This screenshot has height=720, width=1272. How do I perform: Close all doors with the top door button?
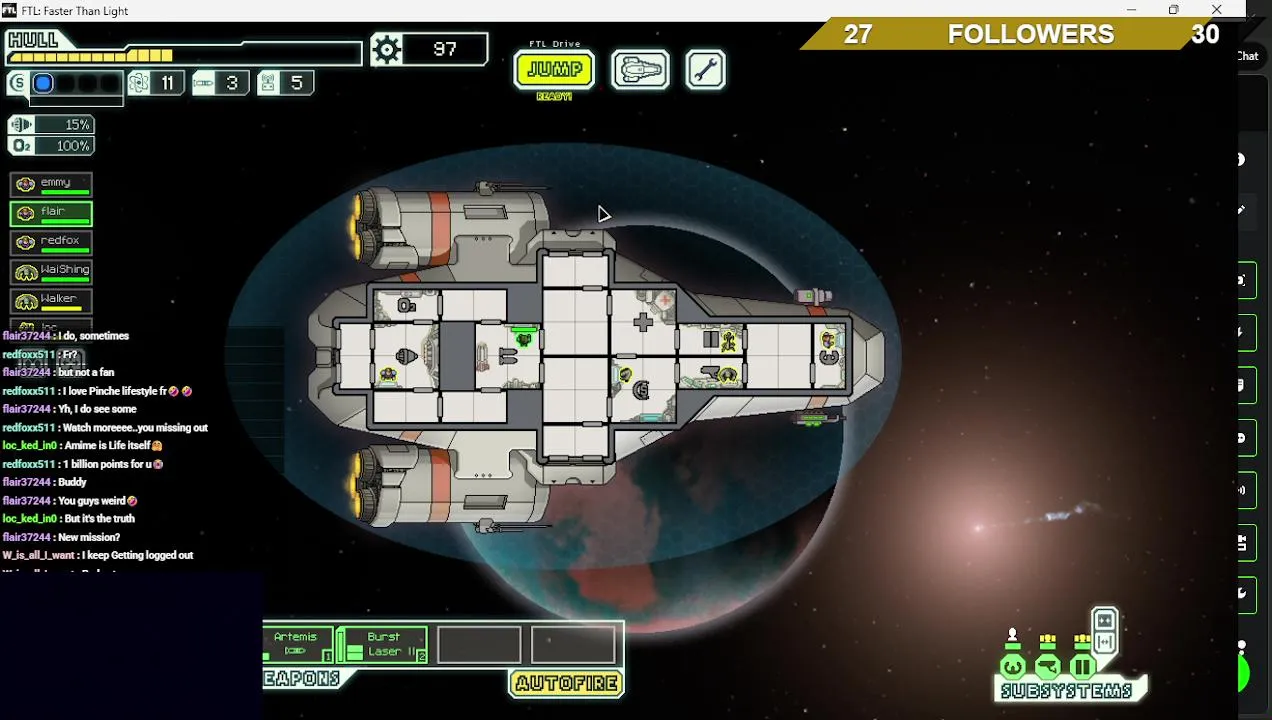click(x=1104, y=620)
